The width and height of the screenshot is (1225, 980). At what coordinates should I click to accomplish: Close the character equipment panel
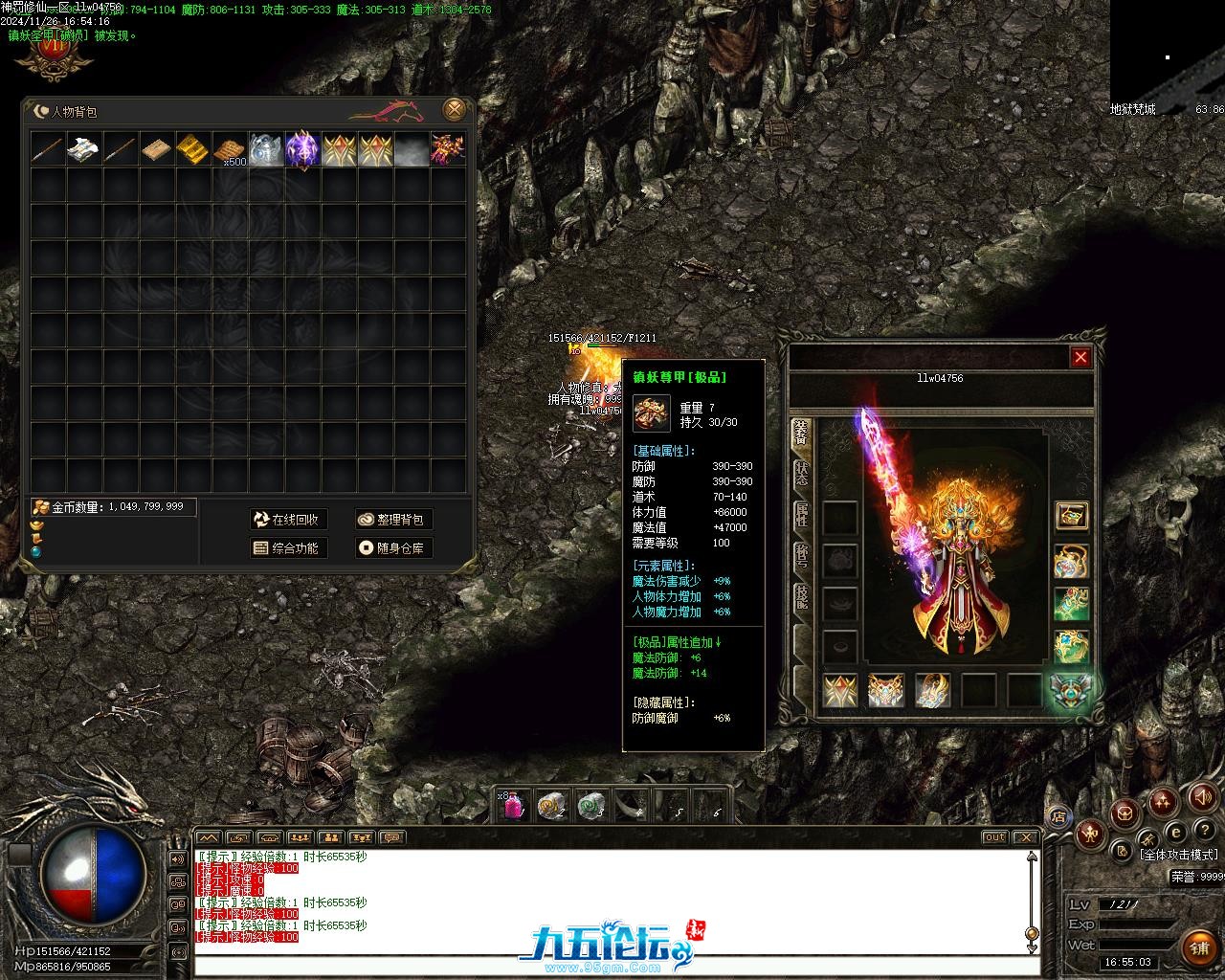tap(1080, 357)
